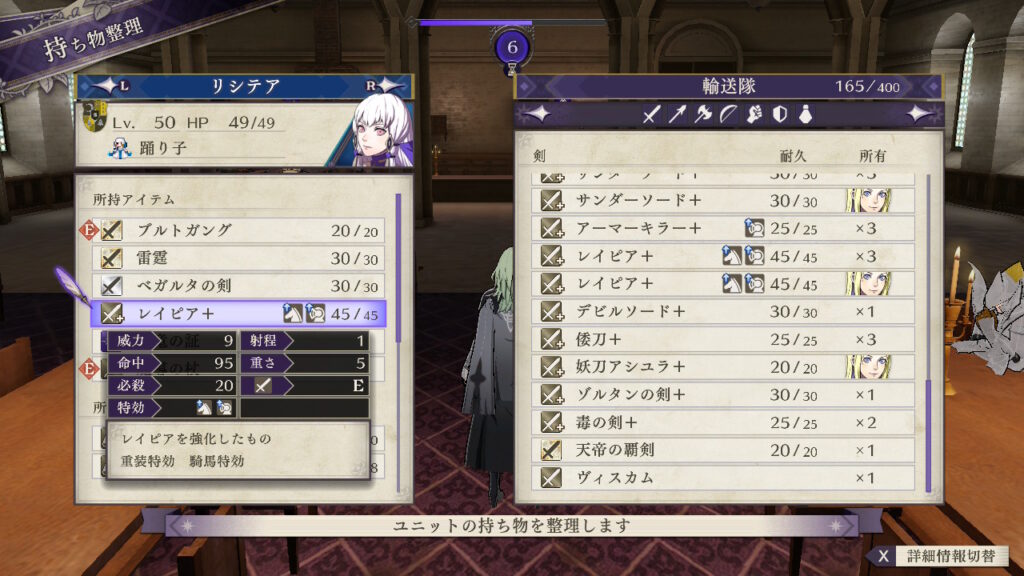Show the shield equipment category

click(x=780, y=115)
